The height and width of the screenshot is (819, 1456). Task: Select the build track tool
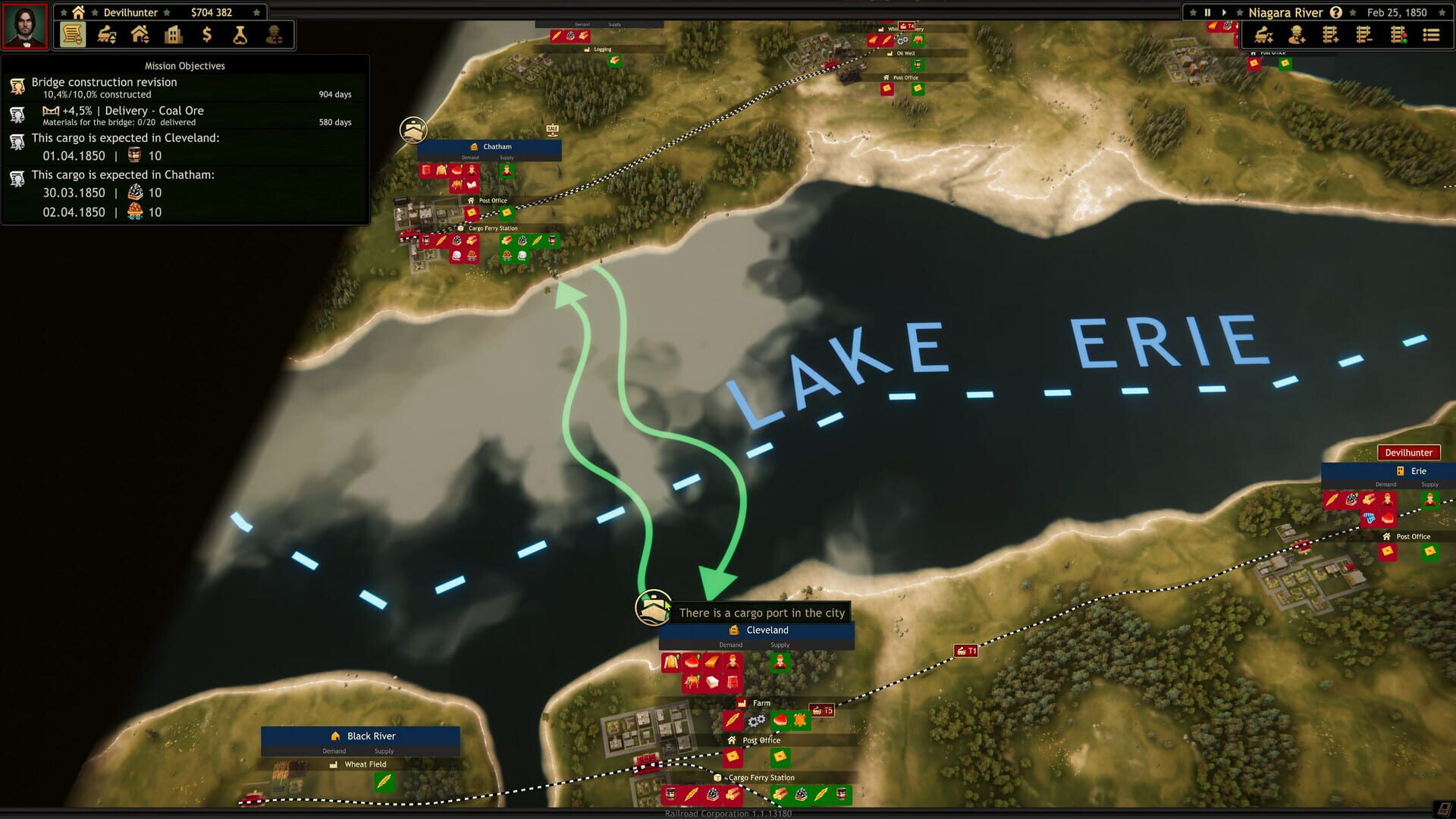tap(1332, 35)
